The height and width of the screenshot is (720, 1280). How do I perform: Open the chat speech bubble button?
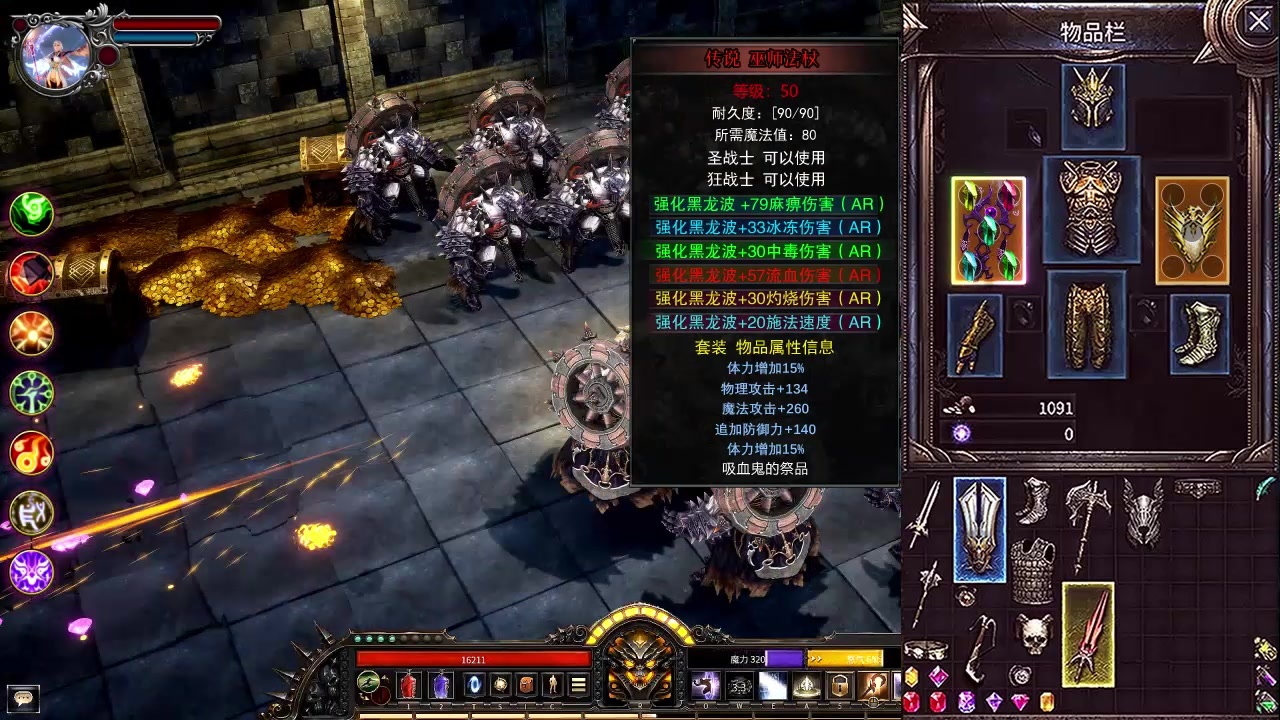click(x=22, y=696)
